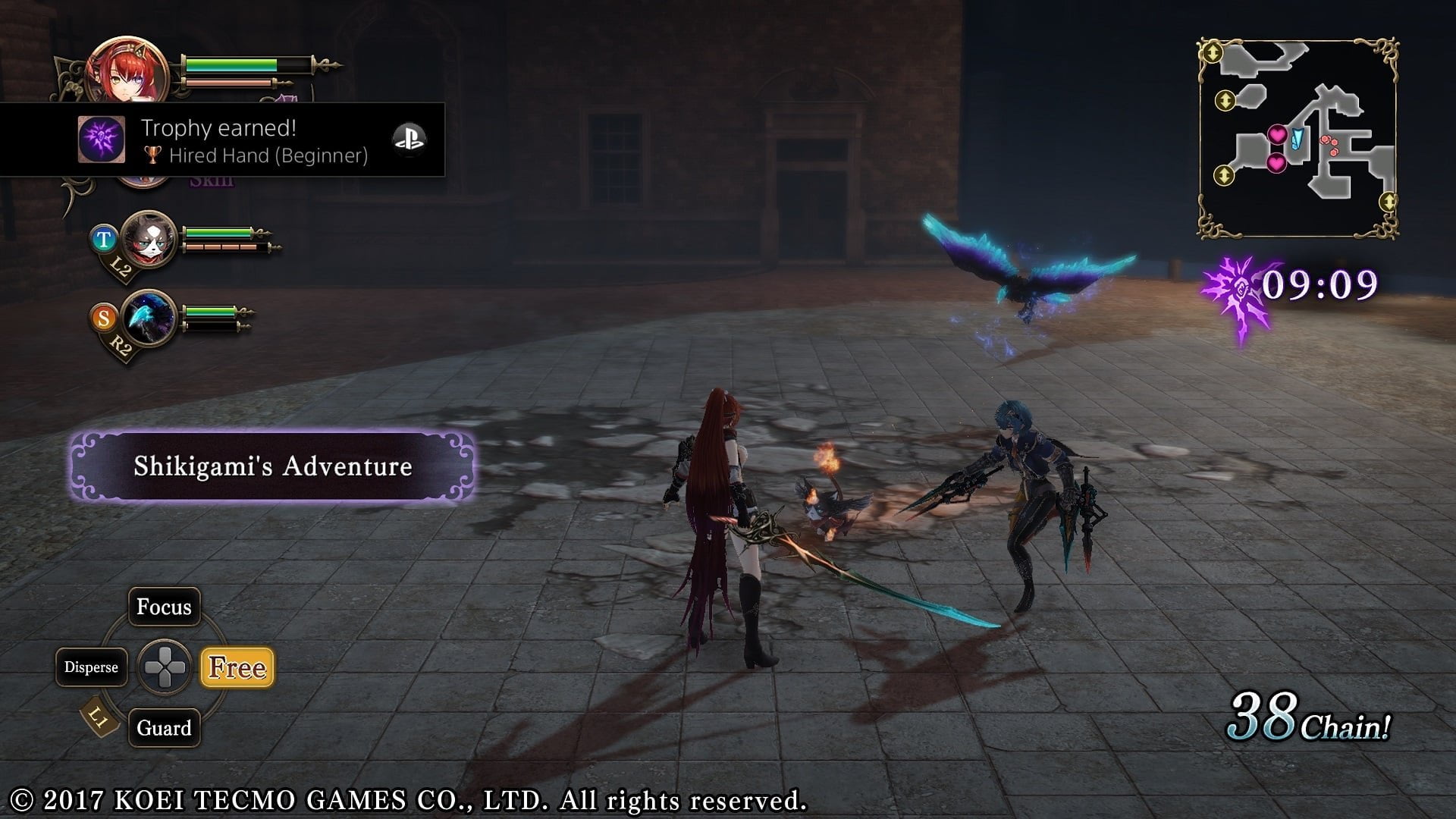1456x819 pixels.
Task: Click the trophy's purple emblem thumbnail
Action: pyautogui.click(x=102, y=140)
